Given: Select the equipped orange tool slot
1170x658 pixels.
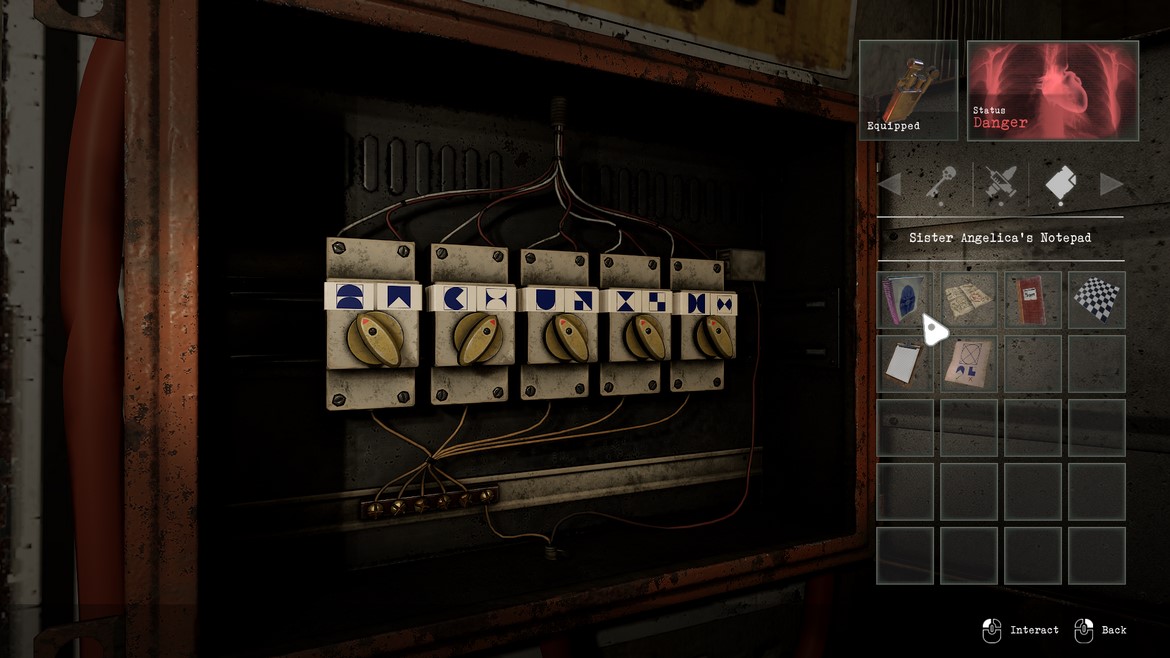Looking at the screenshot, I should (x=908, y=89).
